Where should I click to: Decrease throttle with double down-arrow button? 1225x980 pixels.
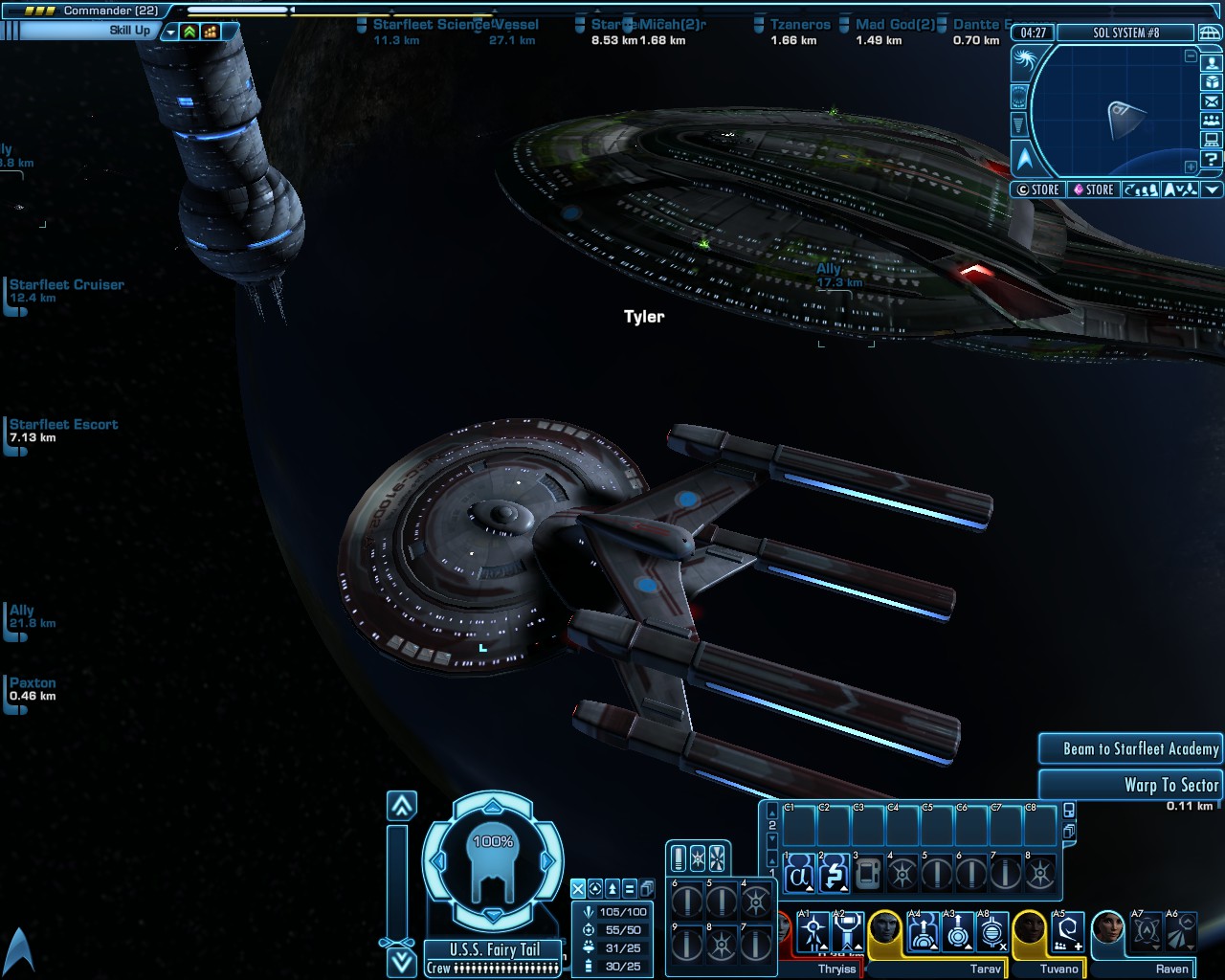click(x=402, y=961)
